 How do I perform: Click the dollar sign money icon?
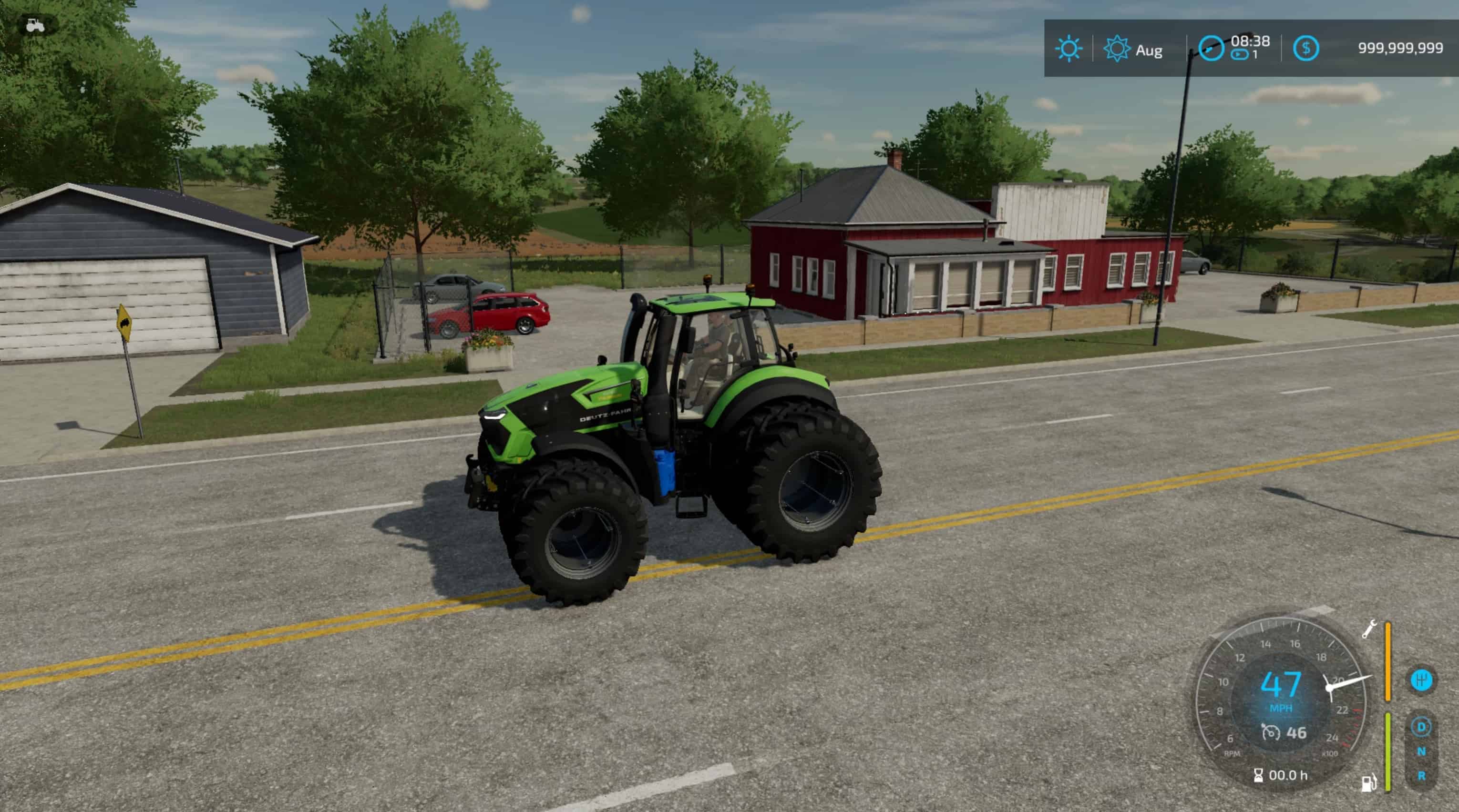click(x=1305, y=49)
